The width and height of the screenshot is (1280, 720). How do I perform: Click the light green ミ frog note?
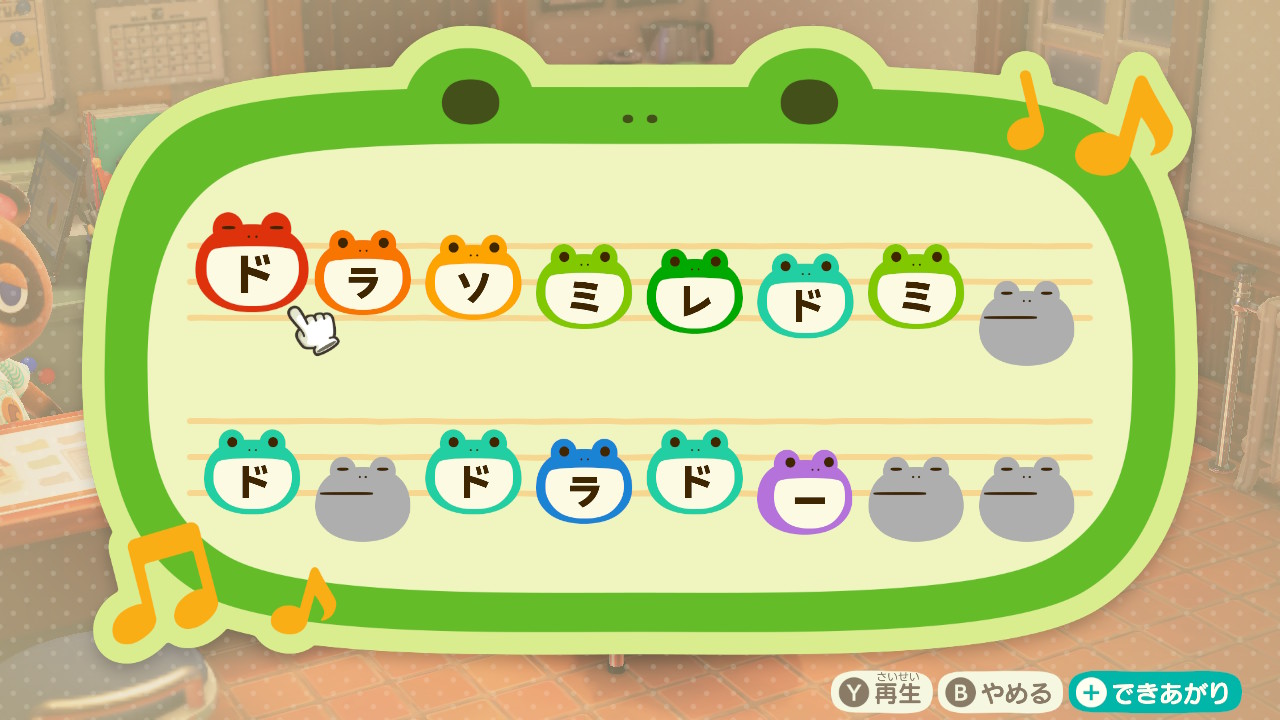(x=918, y=290)
